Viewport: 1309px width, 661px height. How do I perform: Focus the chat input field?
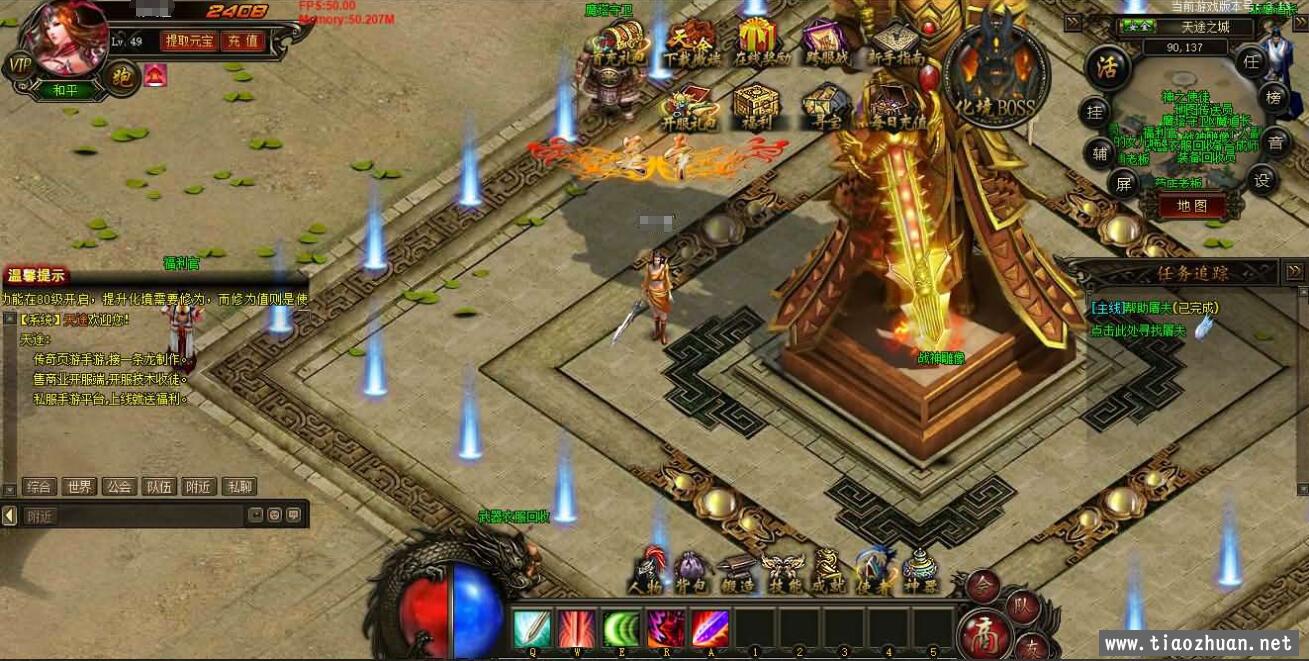135,516
